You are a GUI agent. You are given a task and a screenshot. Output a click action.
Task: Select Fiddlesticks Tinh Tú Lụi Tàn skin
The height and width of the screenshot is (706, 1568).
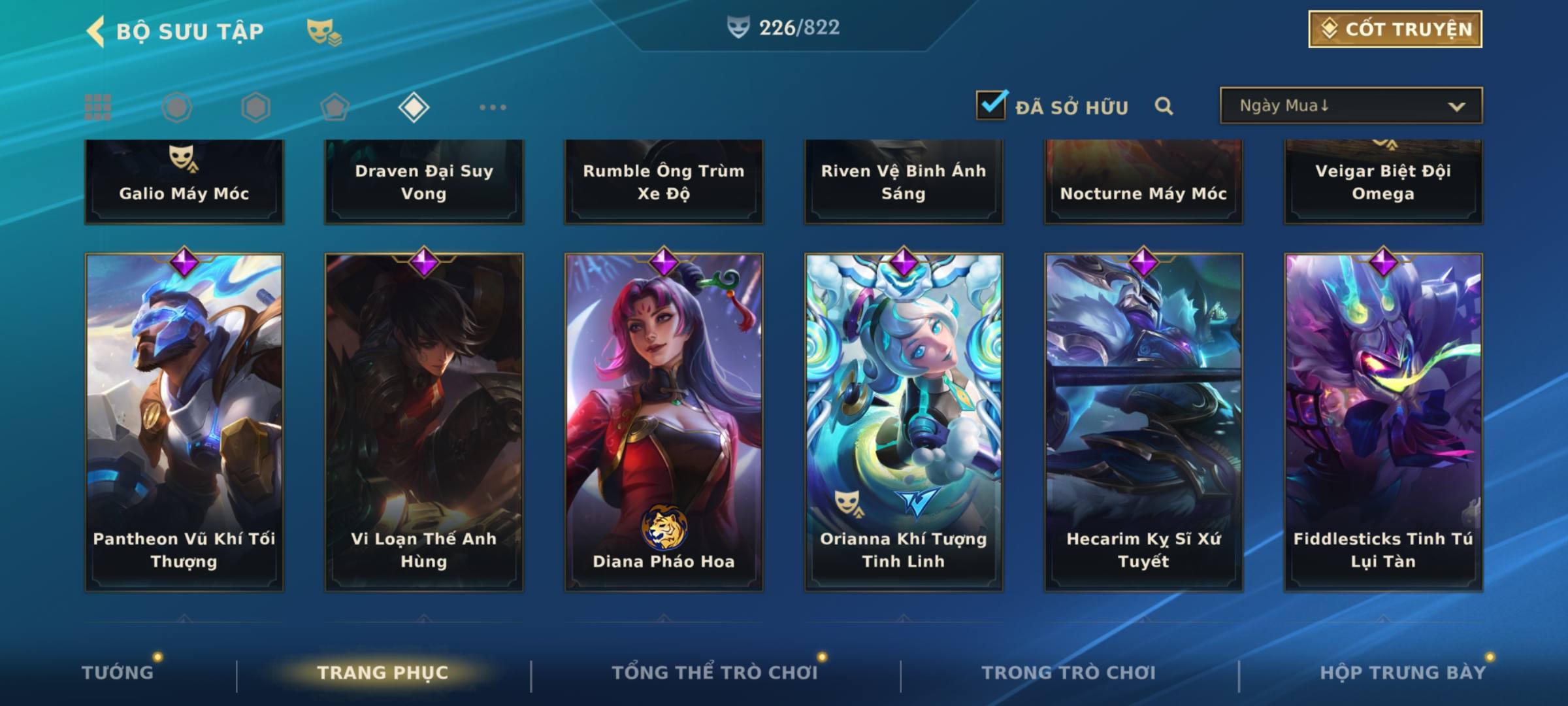tap(1383, 422)
